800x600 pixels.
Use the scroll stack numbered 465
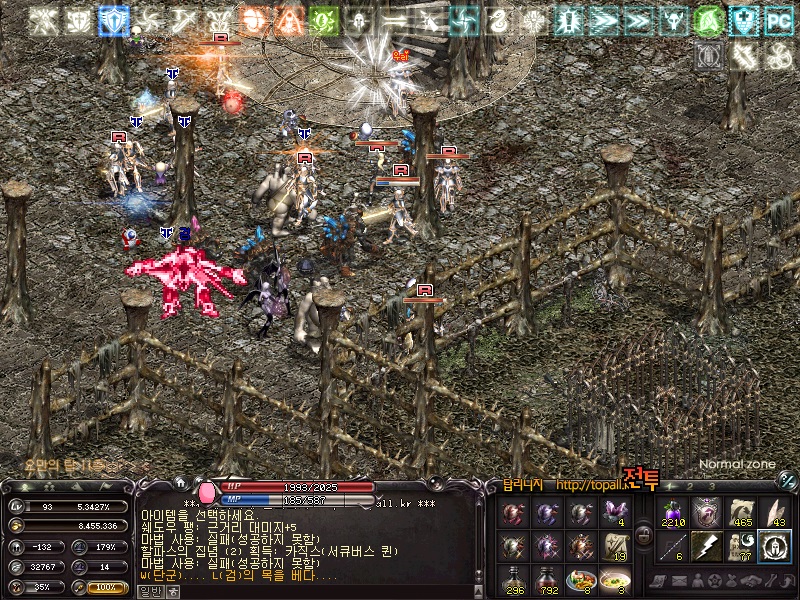741,513
